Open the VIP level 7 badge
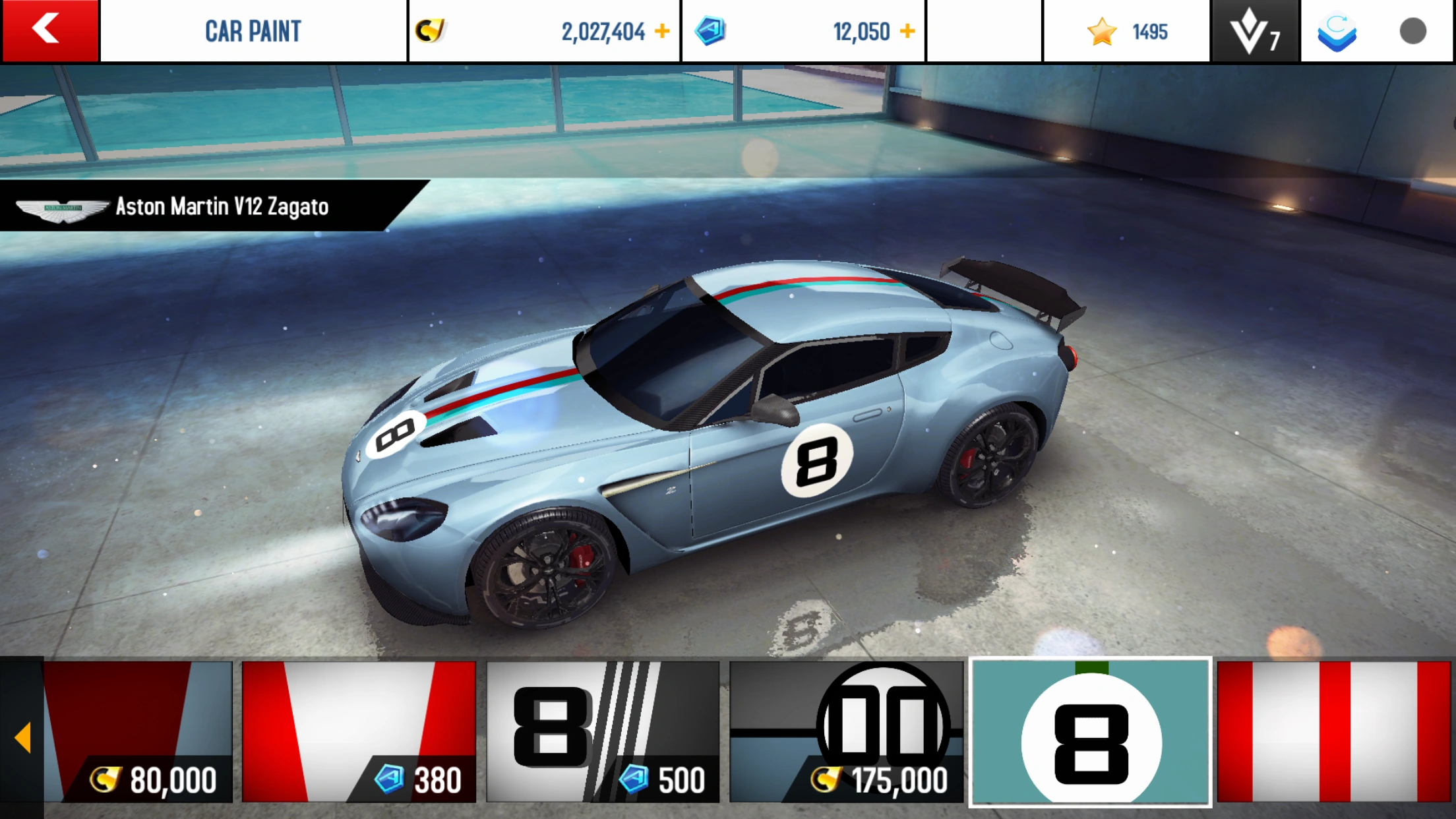1456x819 pixels. tap(1255, 31)
